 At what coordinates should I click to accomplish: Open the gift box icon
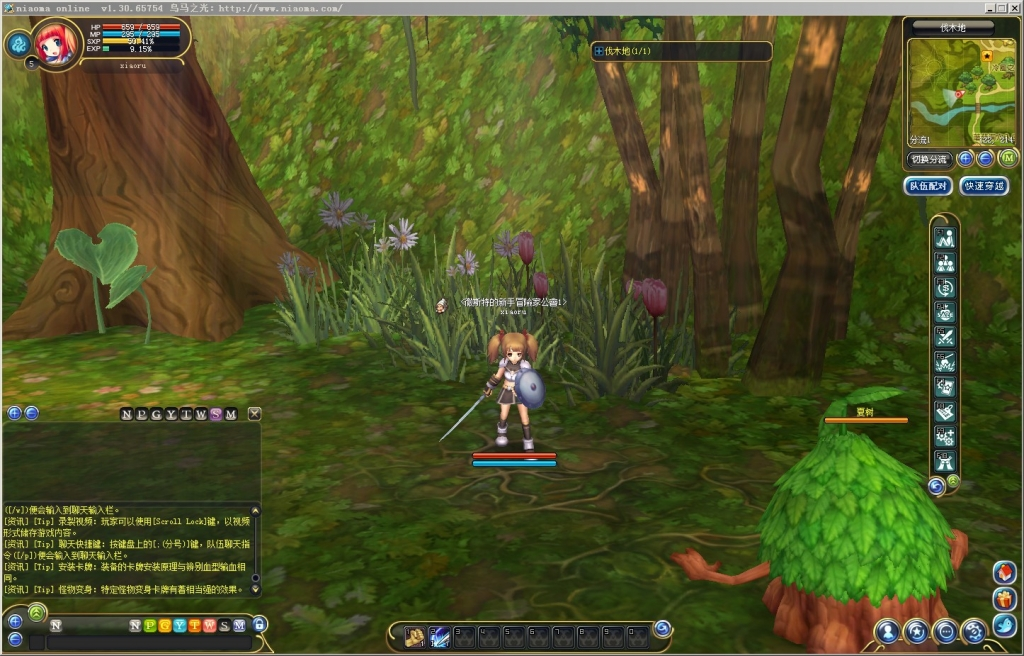point(1005,599)
